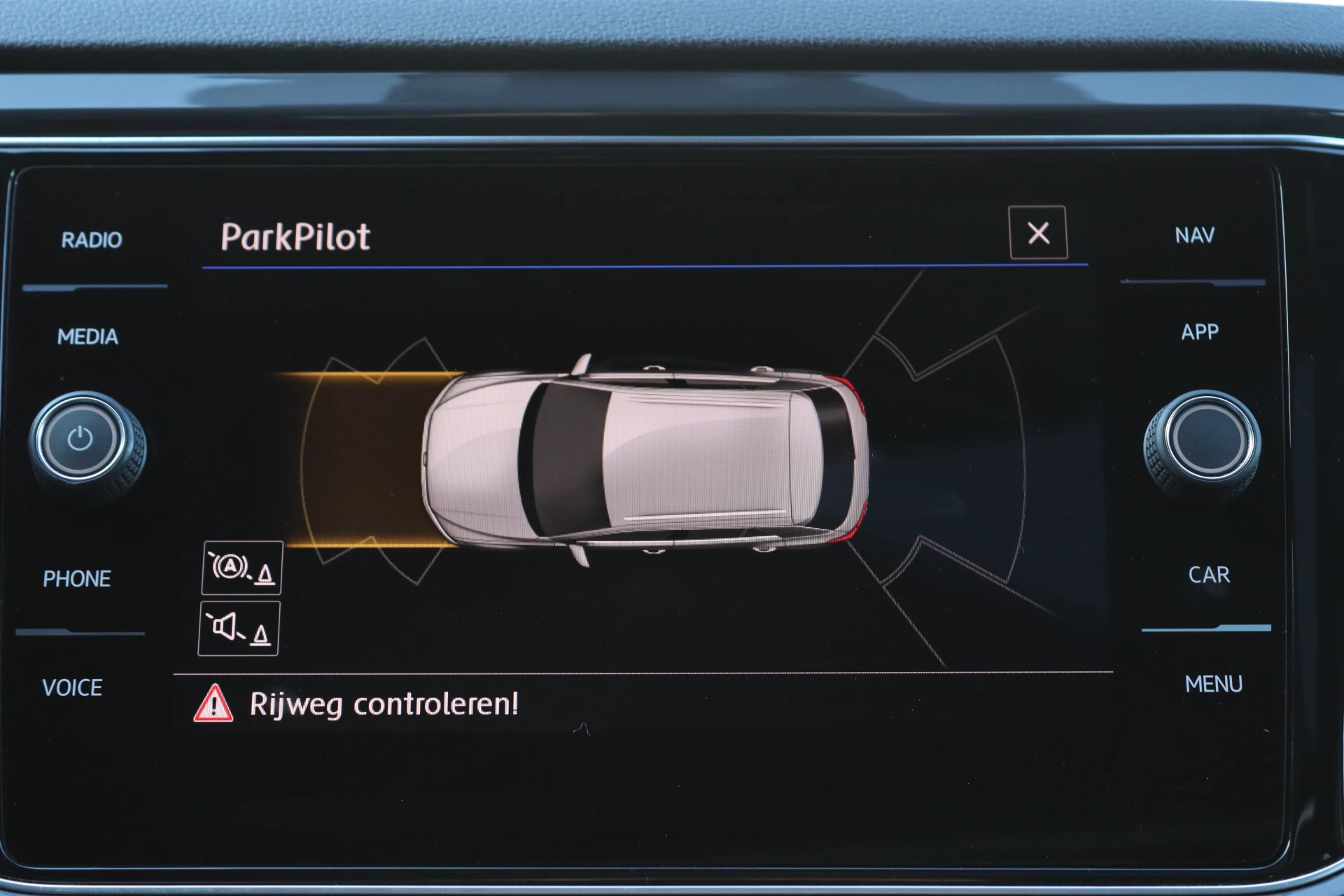Screen dimensions: 1344x896
Task: Activate VOICE control
Action: pos(72,687)
